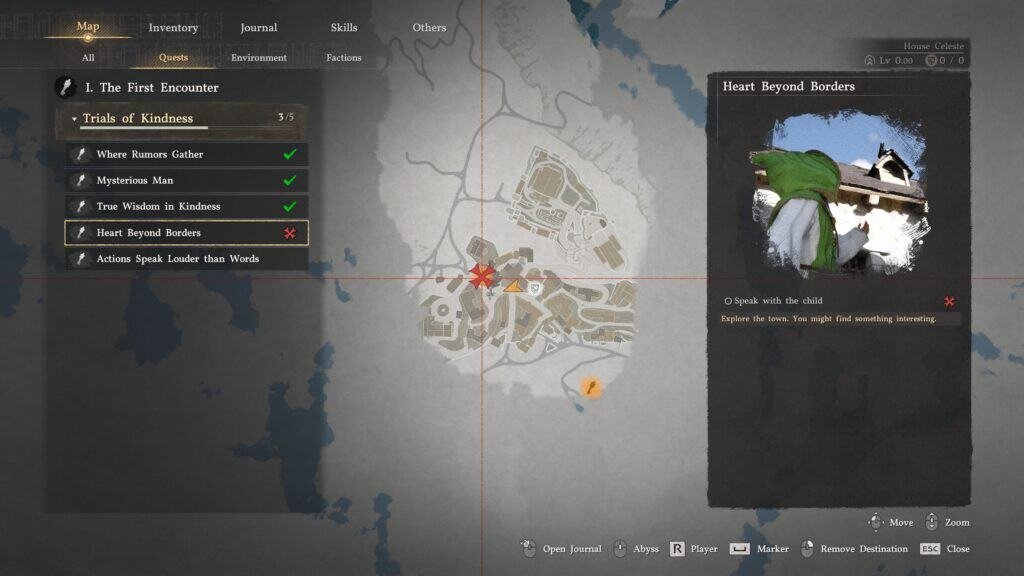1024x576 pixels.
Task: Switch to the Inventory tab
Action: (x=173, y=28)
